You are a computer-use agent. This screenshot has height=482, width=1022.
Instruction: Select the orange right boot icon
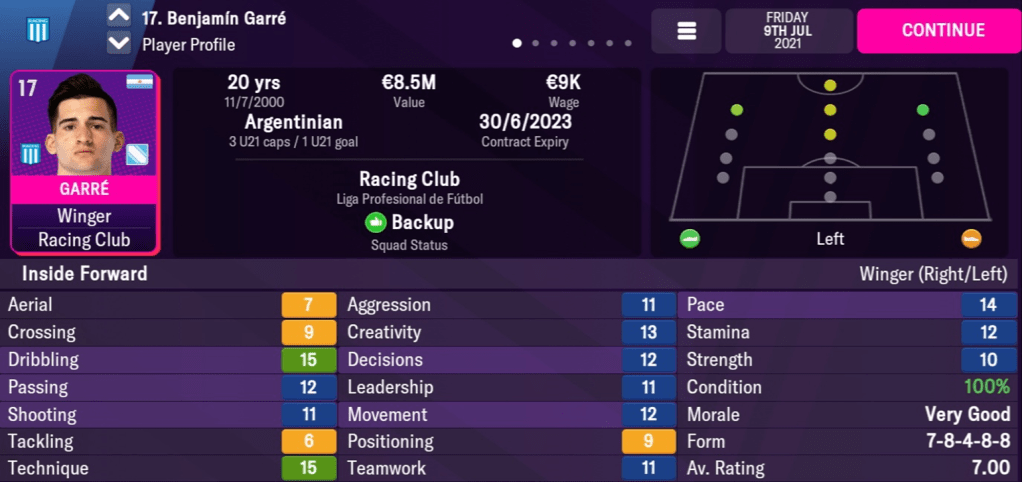(970, 239)
